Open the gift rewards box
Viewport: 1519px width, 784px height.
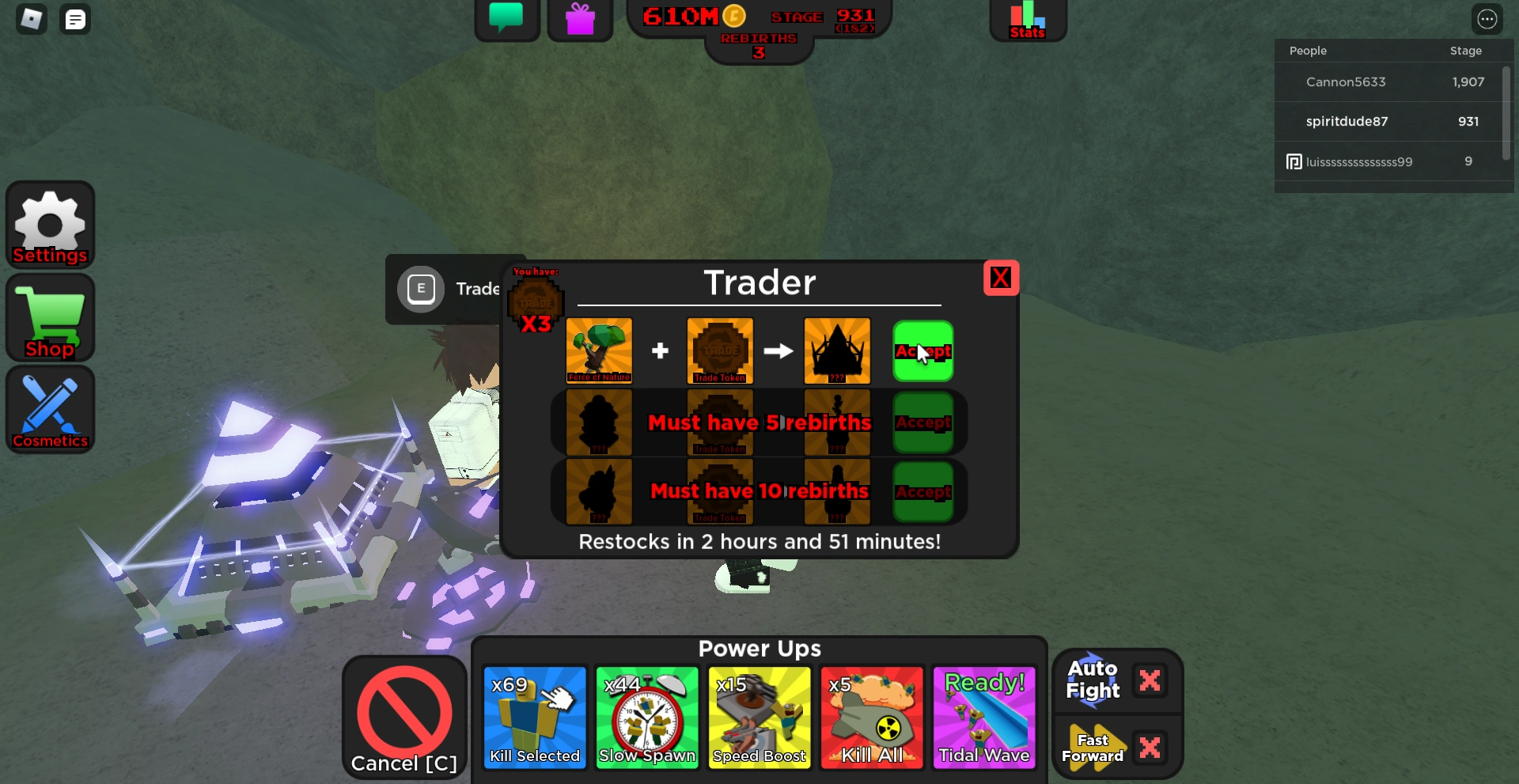580,19
